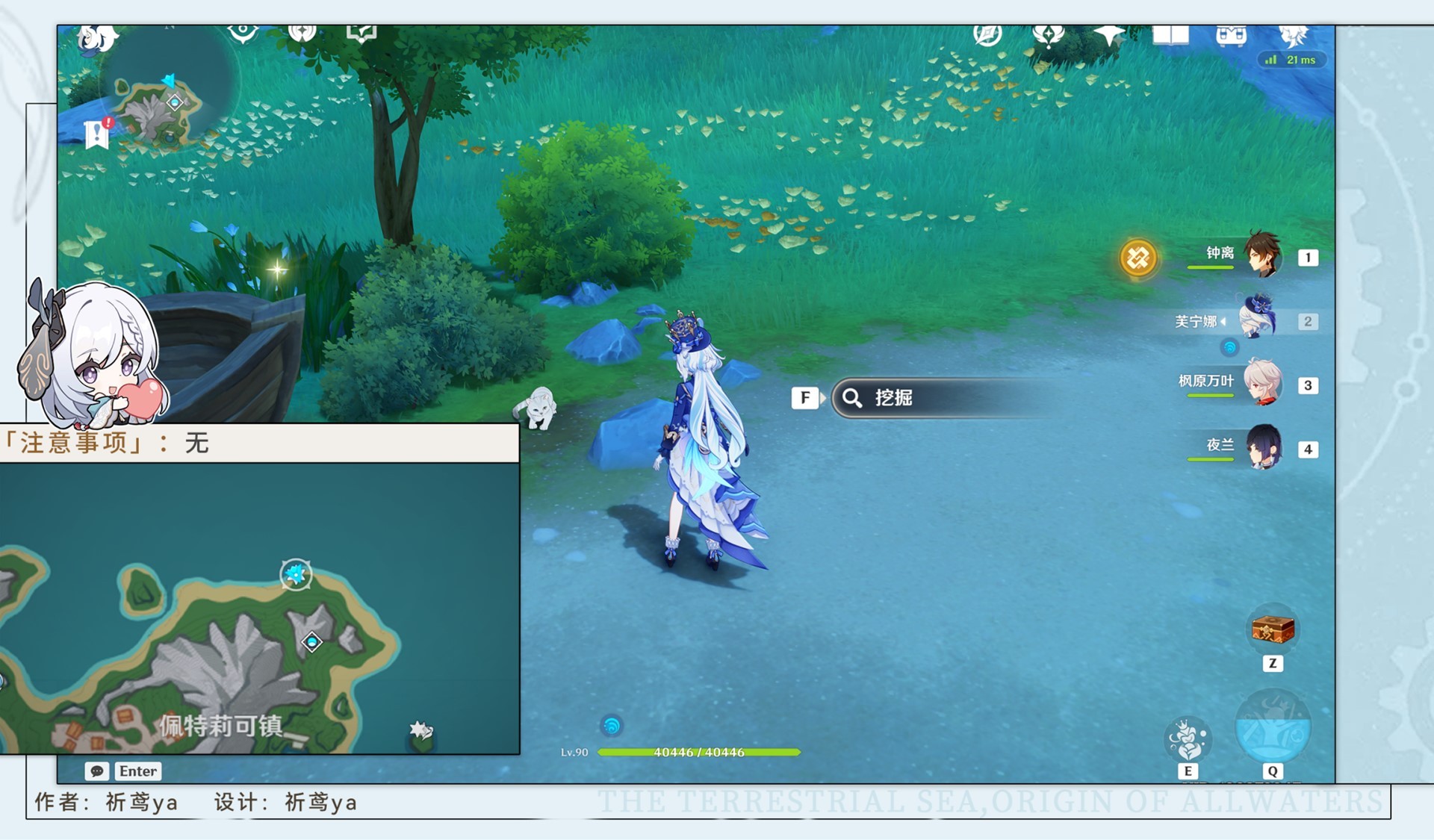This screenshot has height=840, width=1434.
Task: Use the treasure chest gadget
Action: [x=1273, y=629]
